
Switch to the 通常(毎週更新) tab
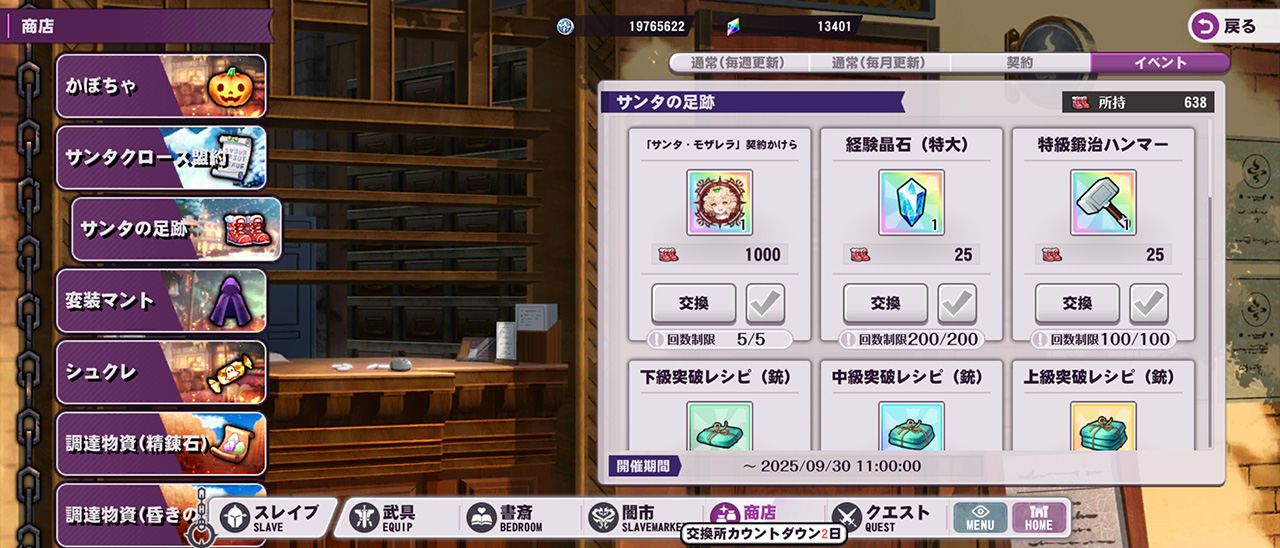(x=739, y=62)
